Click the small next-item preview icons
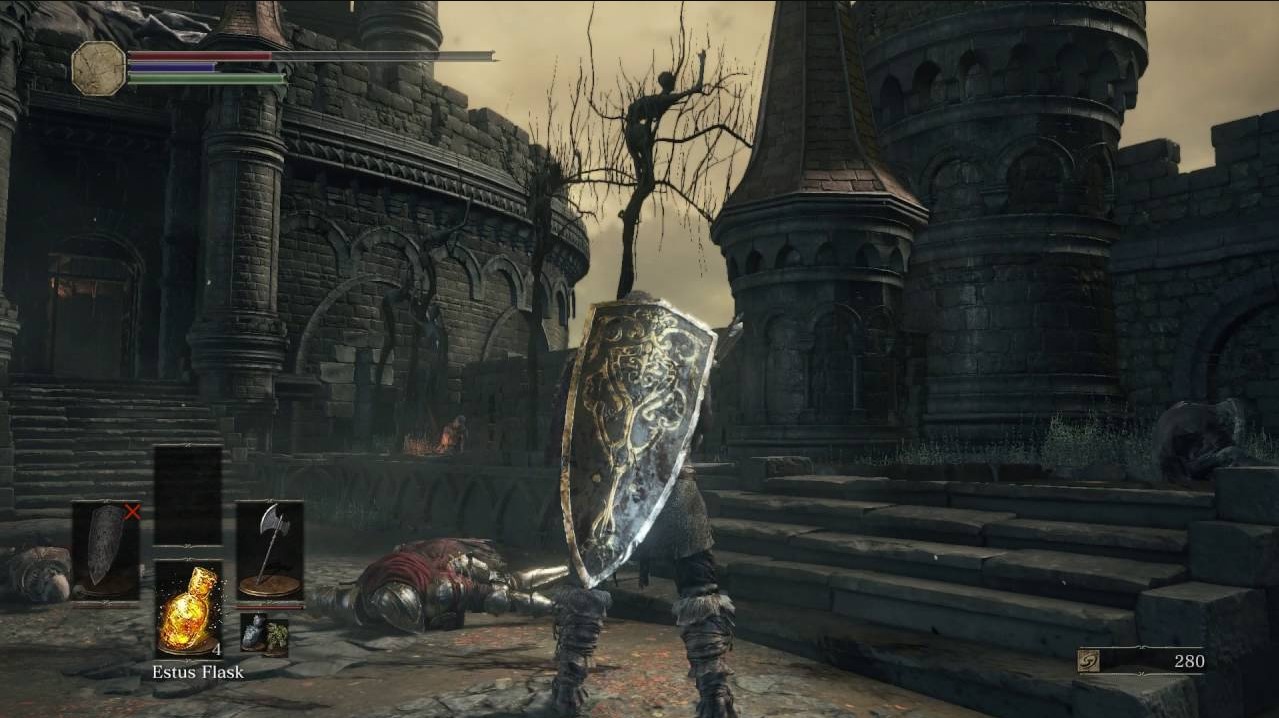 tap(264, 635)
